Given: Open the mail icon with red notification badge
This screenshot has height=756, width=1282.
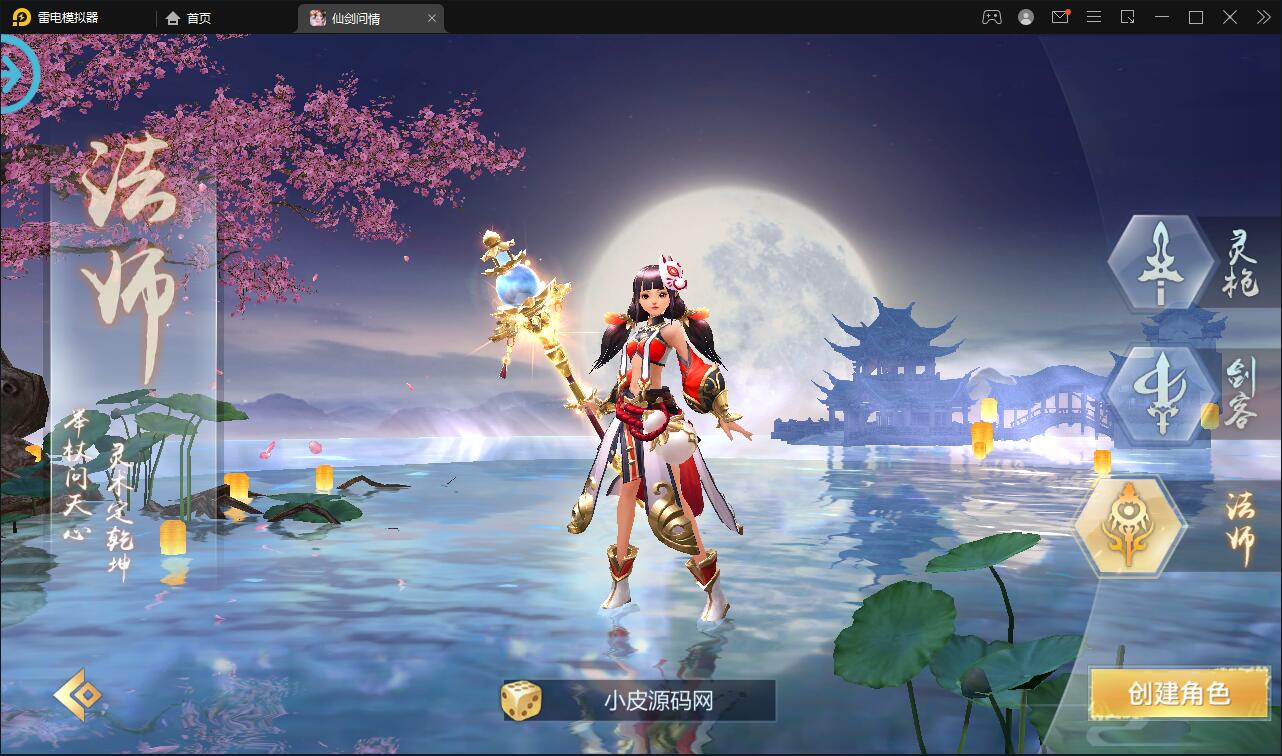Looking at the screenshot, I should coord(1058,17).
